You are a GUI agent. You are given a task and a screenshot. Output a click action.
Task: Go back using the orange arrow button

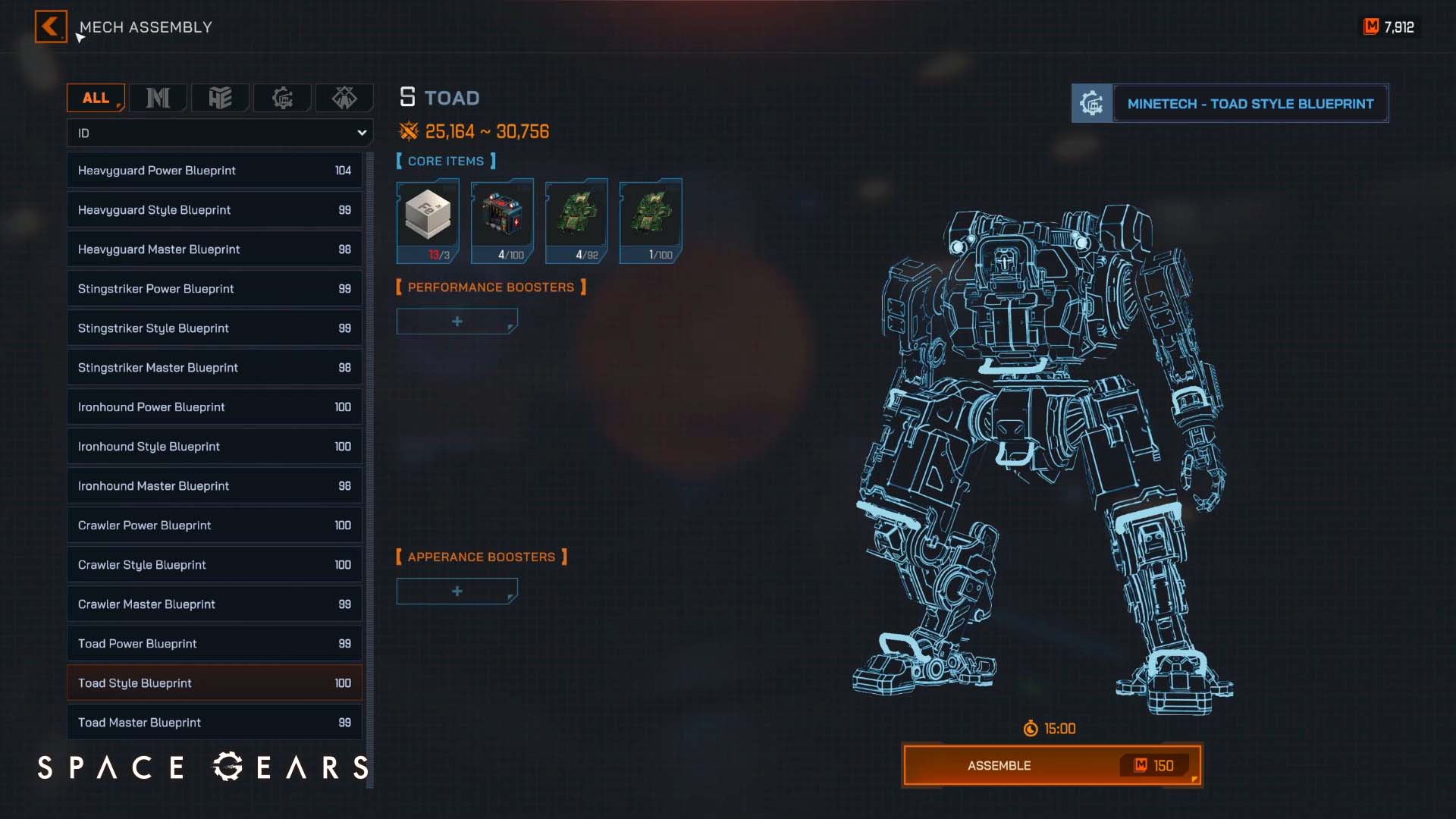[51, 27]
